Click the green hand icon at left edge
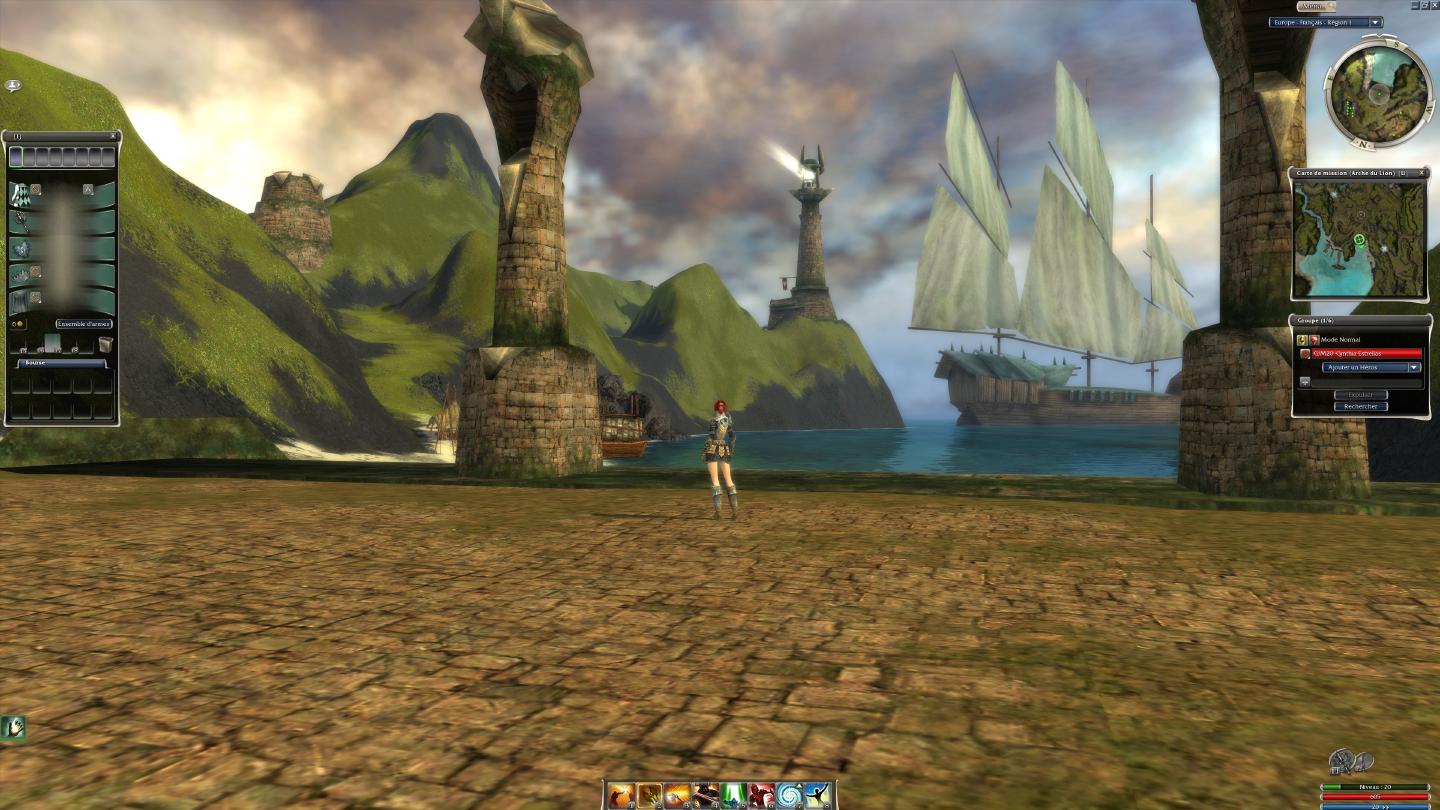1440x810 pixels. pos(13,727)
